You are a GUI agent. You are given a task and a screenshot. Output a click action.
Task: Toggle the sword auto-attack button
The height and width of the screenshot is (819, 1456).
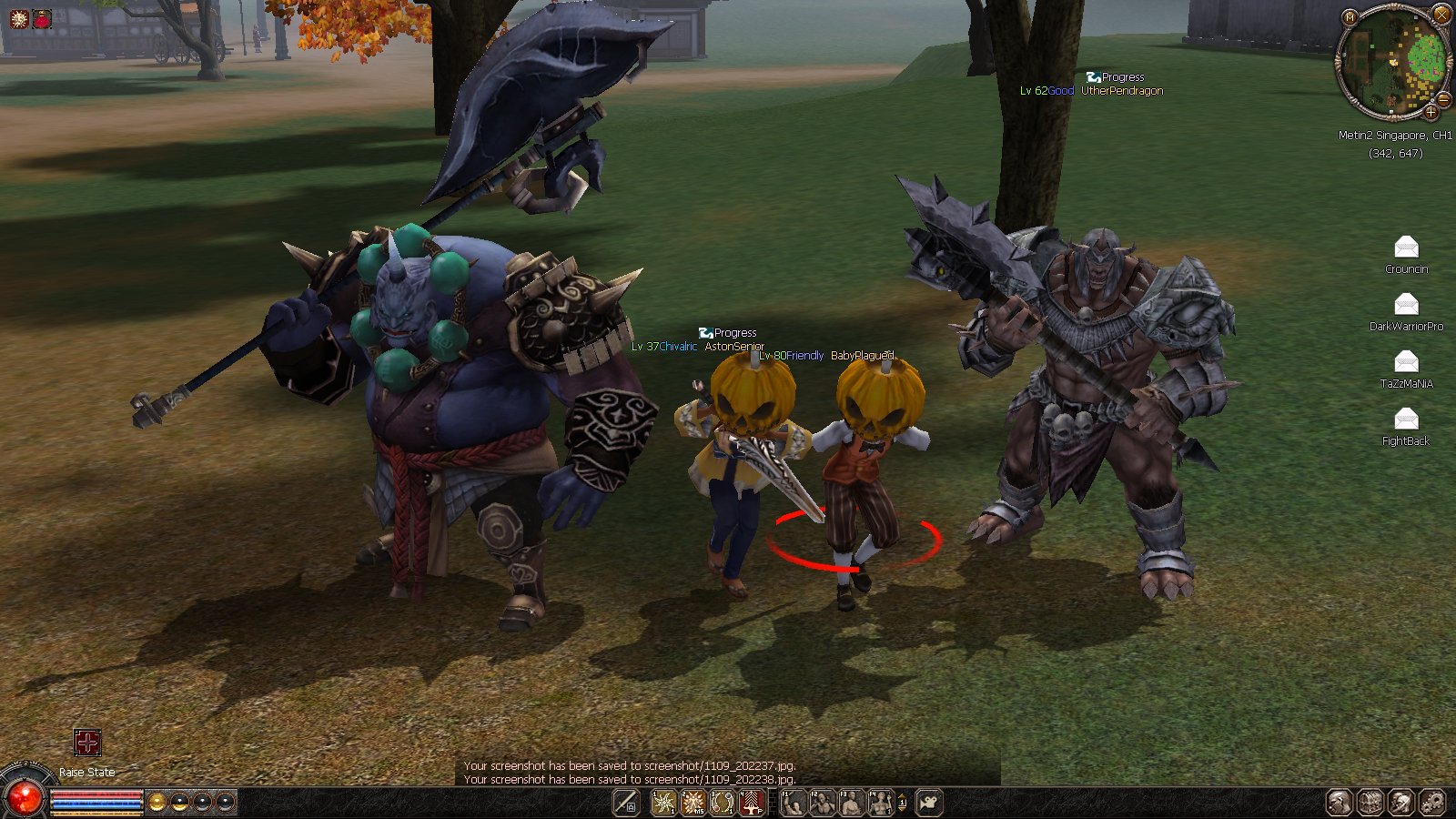coord(626,803)
